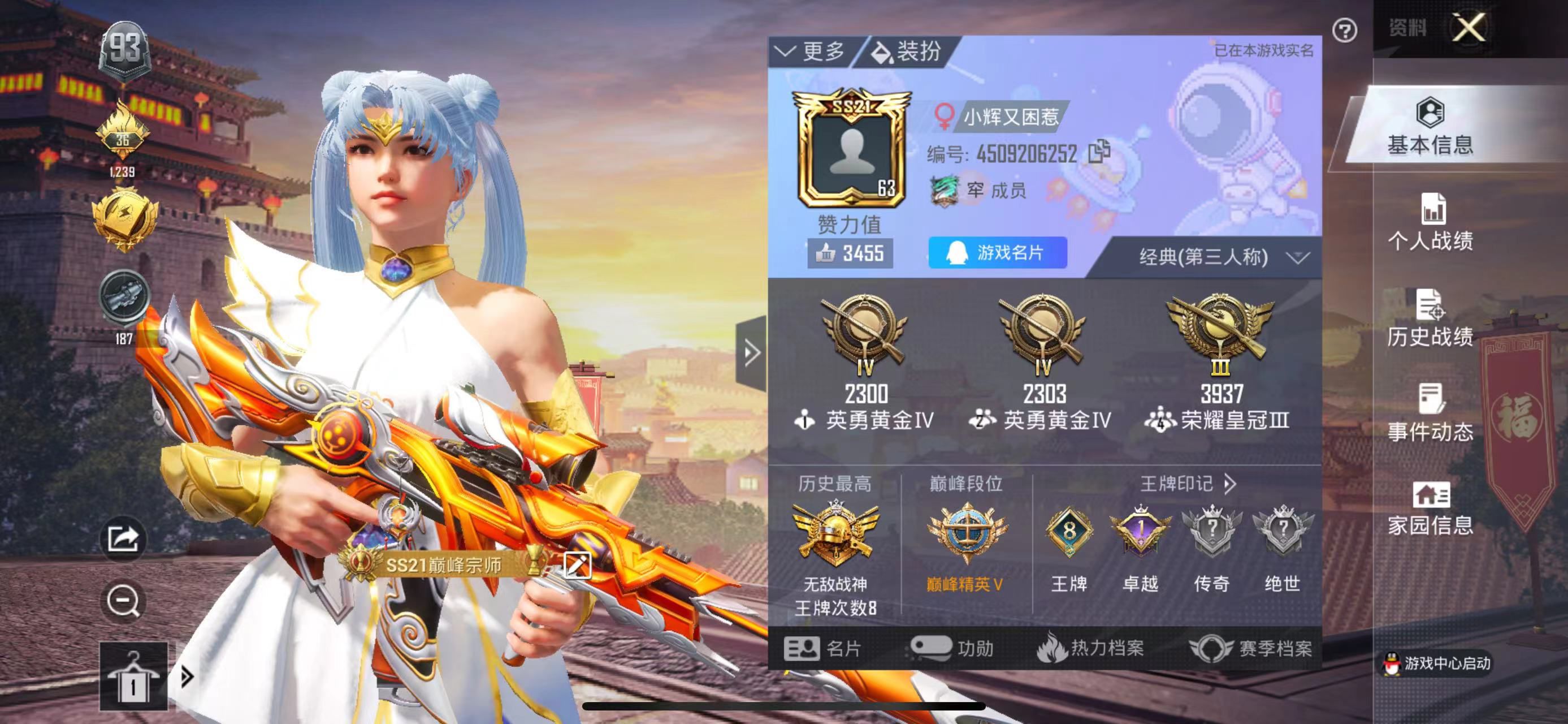Viewport: 1568px width, 724px height.
Task: Close the profile screen with the X
Action: pos(1468,27)
